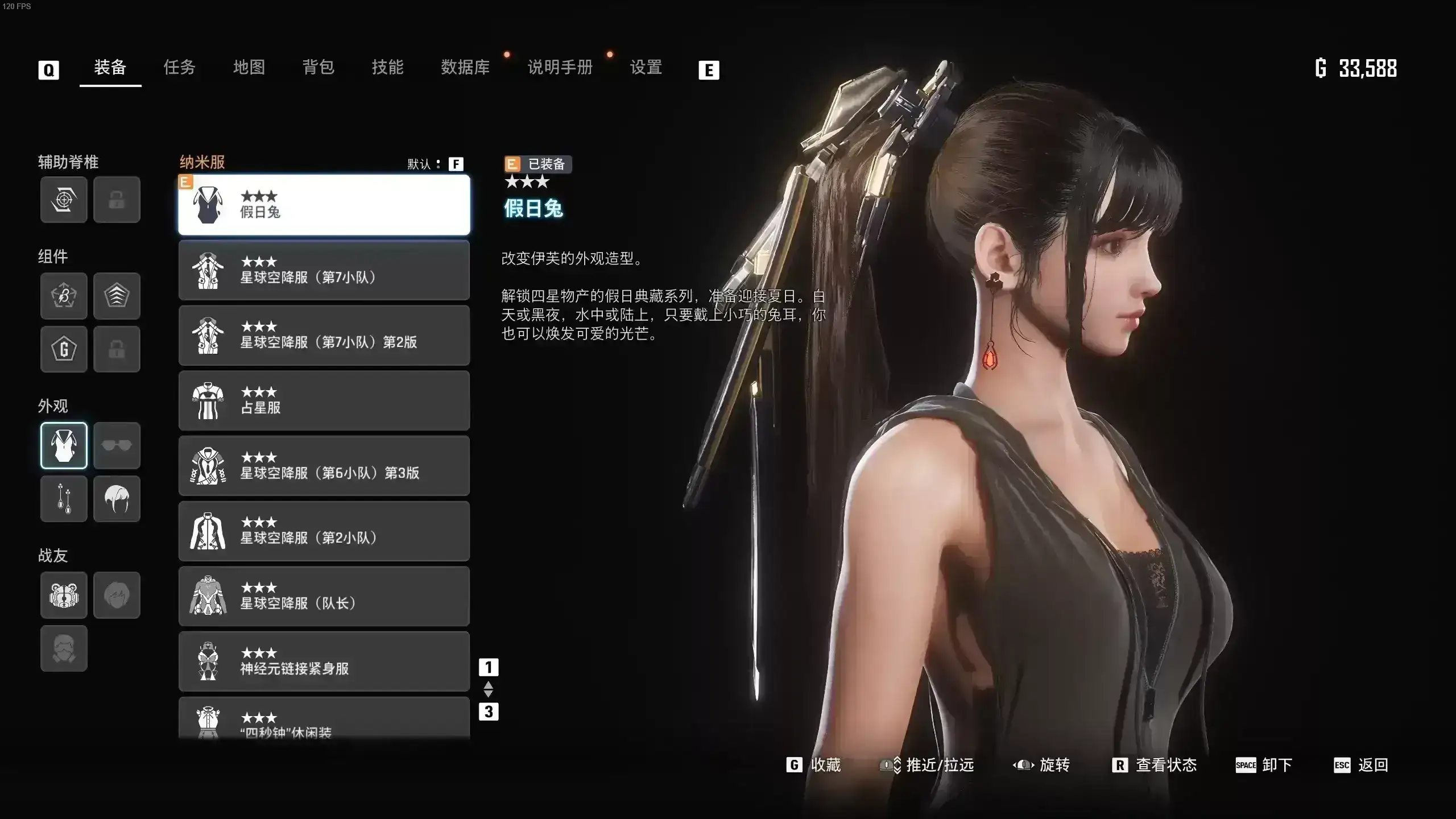Choose 星球空降服（第7小队）第2版 outfit

pyautogui.click(x=324, y=336)
